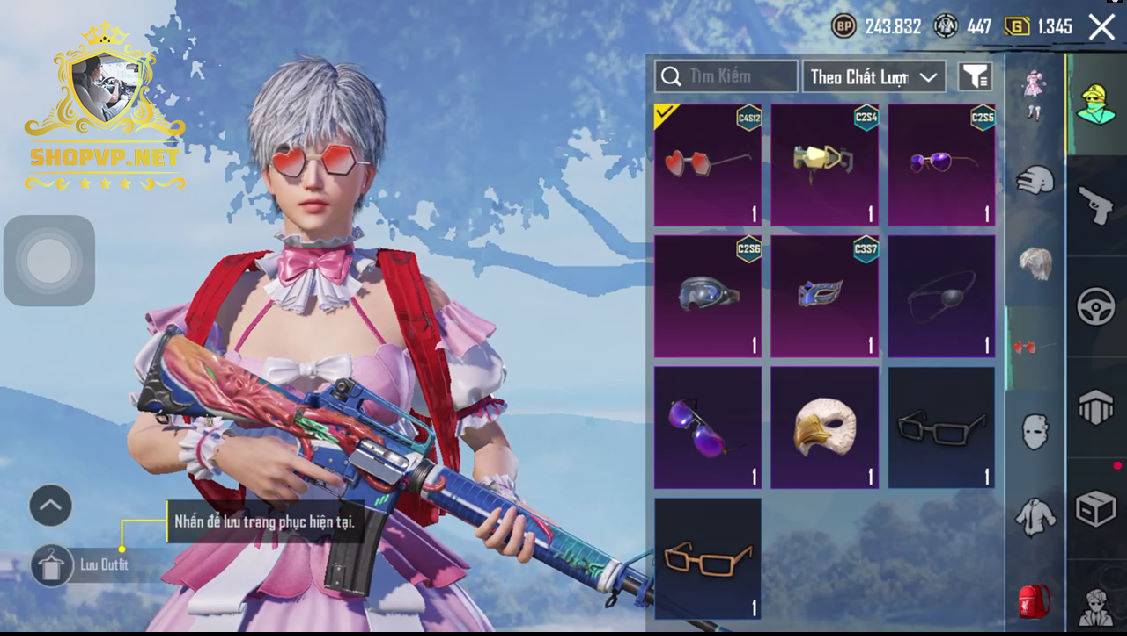1127x636 pixels.
Task: Switch to the hair category tab
Action: (x=1034, y=265)
